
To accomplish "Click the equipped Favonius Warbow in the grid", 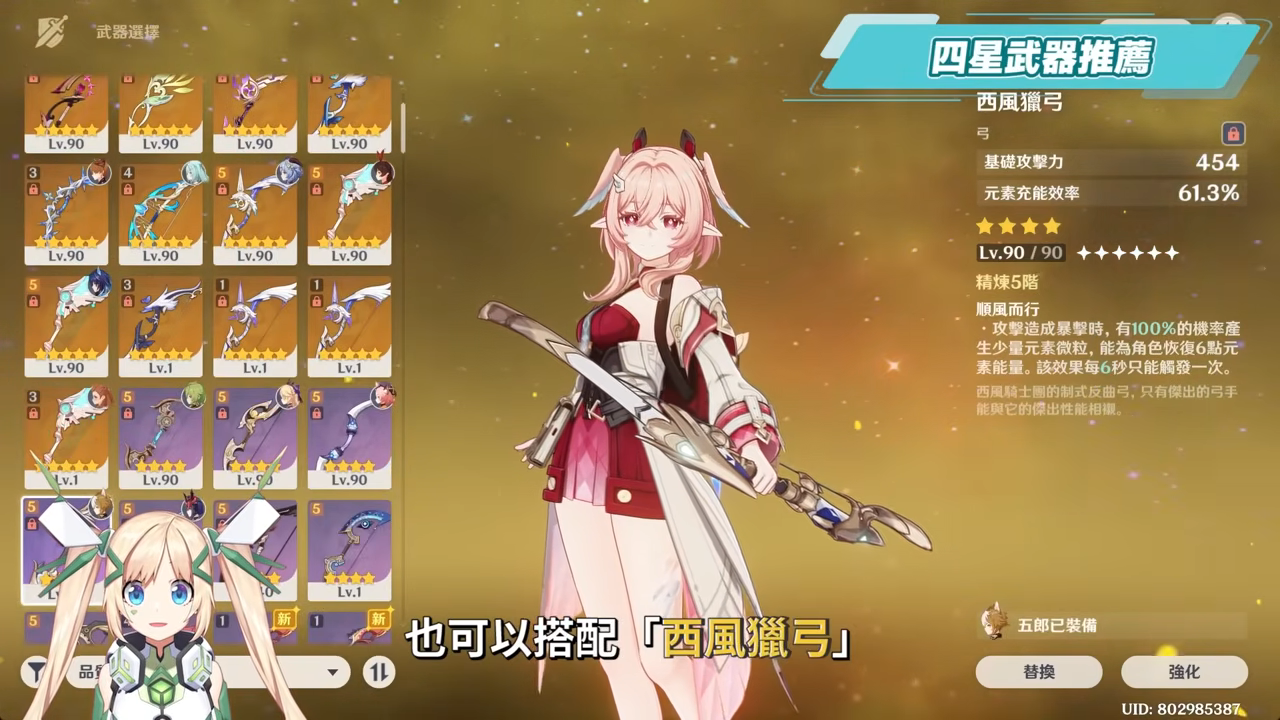I will [x=65, y=548].
